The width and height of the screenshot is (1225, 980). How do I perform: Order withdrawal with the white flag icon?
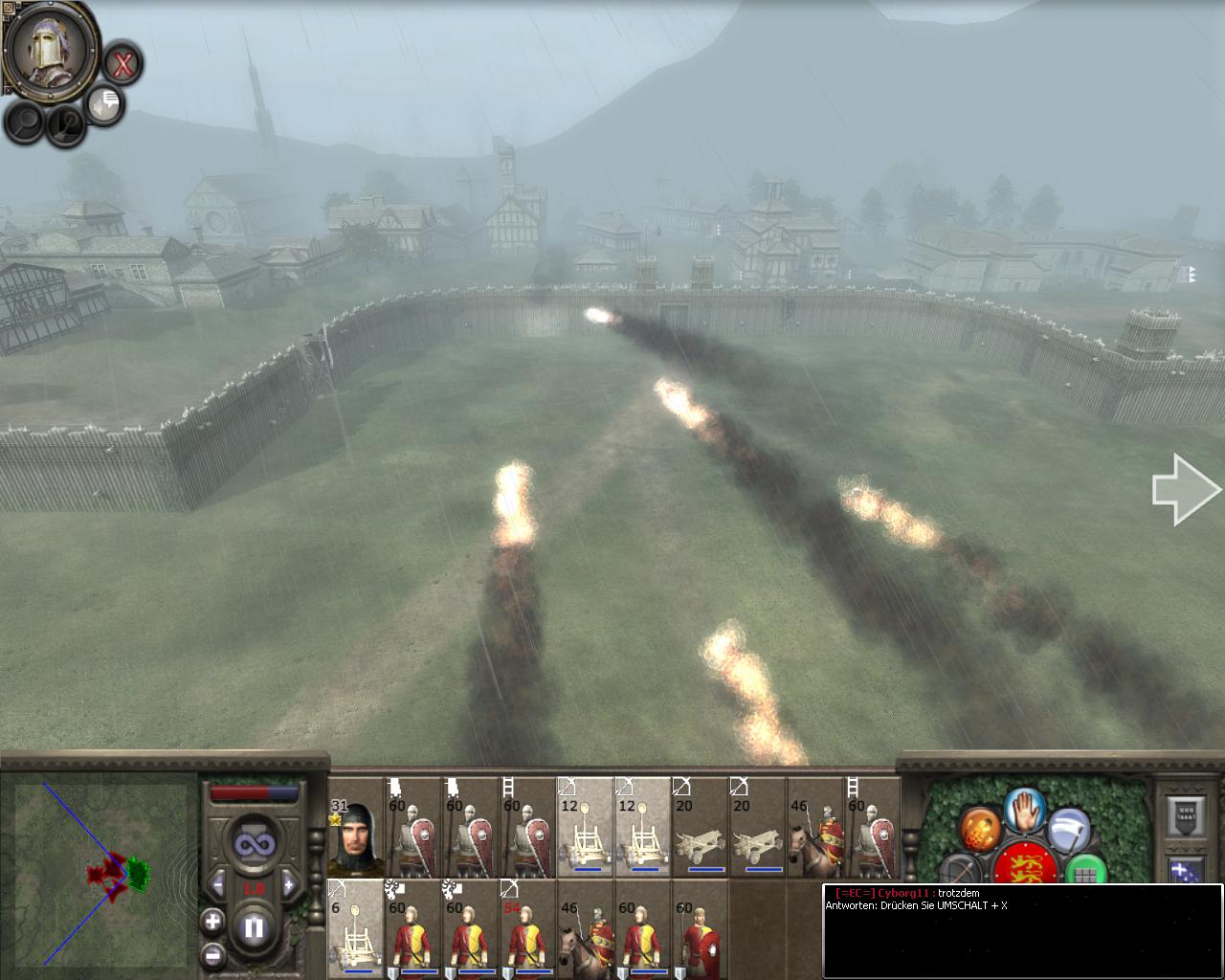pos(1069,830)
